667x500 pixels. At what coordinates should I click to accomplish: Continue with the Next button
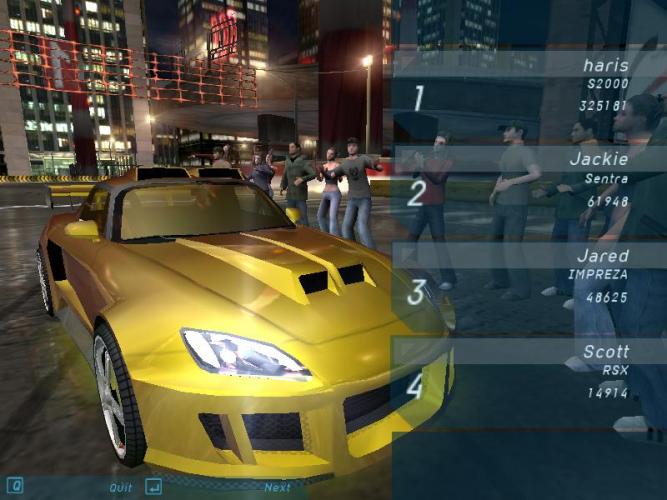[277, 487]
